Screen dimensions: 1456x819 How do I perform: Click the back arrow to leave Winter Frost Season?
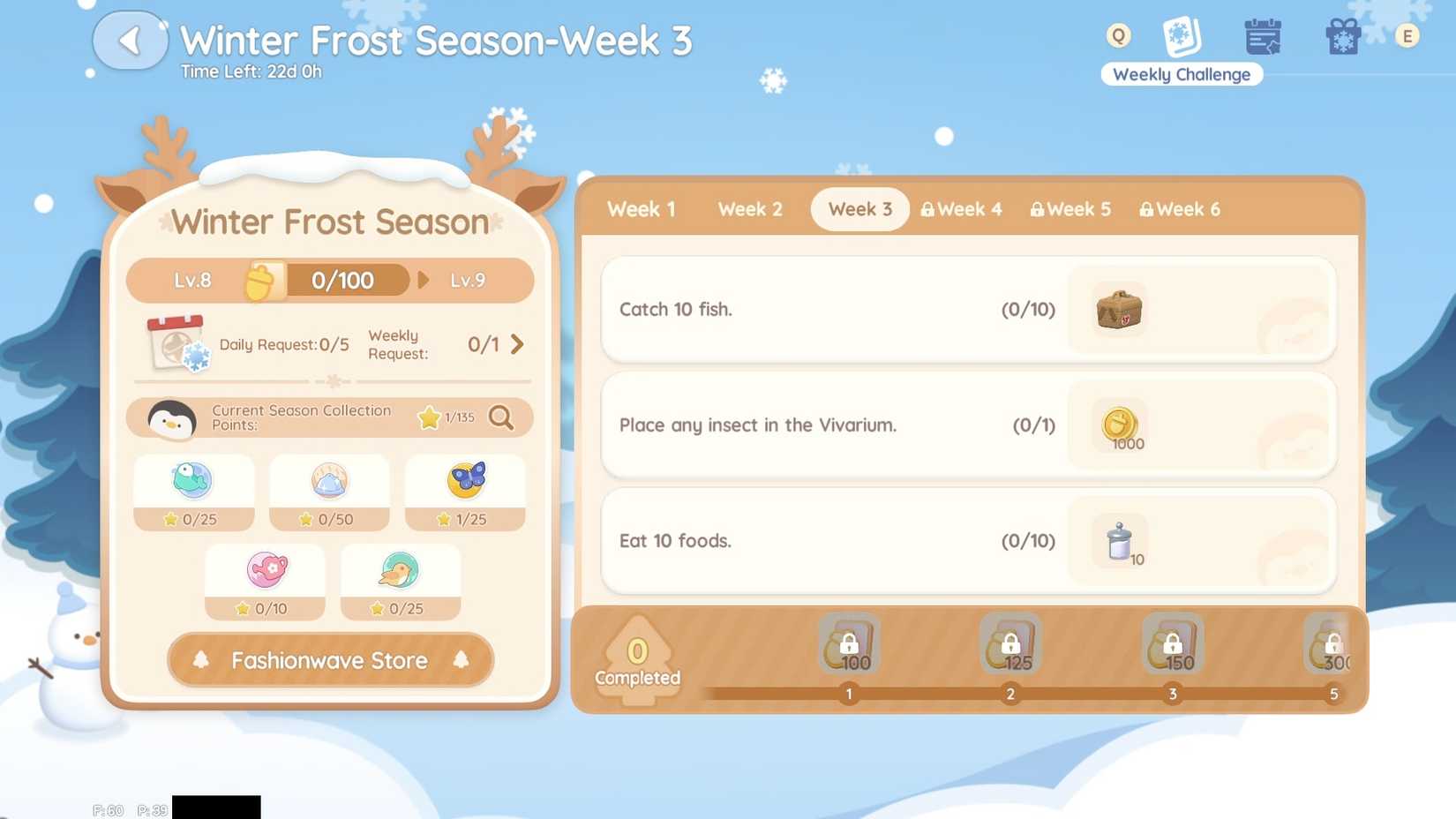(130, 41)
